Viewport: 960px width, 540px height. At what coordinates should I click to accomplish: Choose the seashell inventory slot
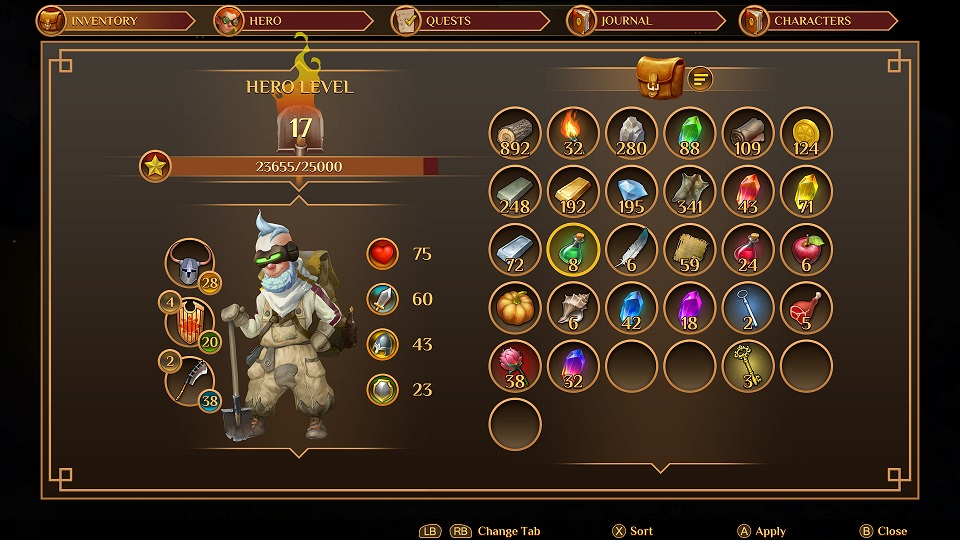(x=573, y=308)
